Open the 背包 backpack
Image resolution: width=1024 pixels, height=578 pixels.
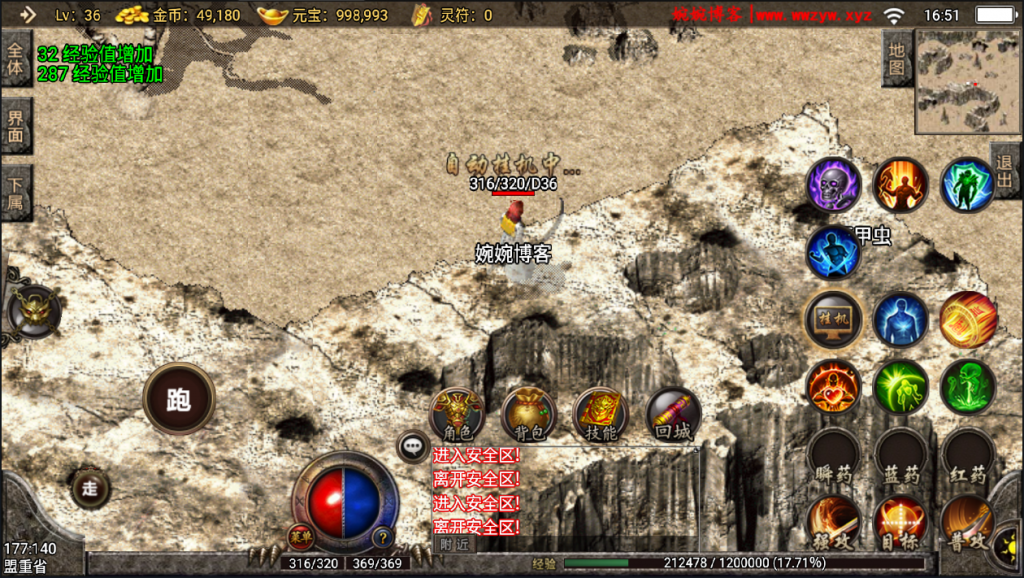click(x=529, y=413)
